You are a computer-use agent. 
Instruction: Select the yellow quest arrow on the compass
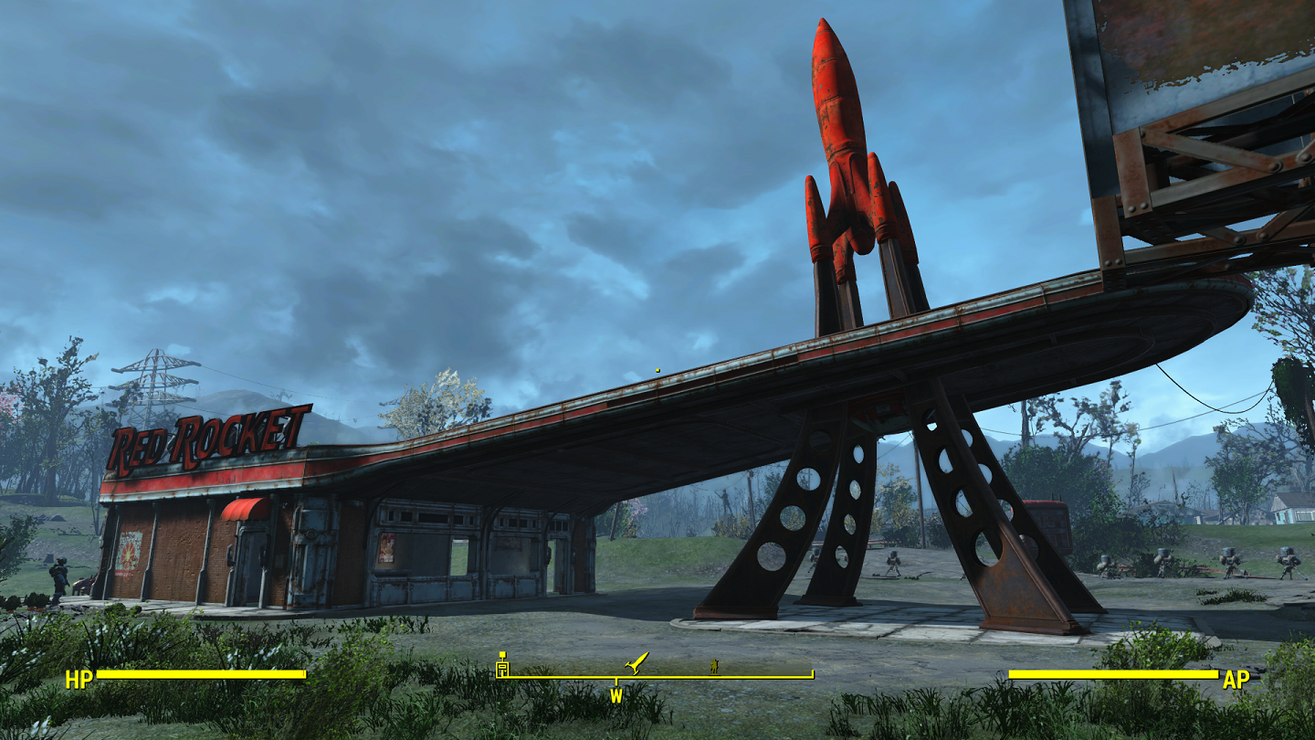pyautogui.click(x=635, y=663)
